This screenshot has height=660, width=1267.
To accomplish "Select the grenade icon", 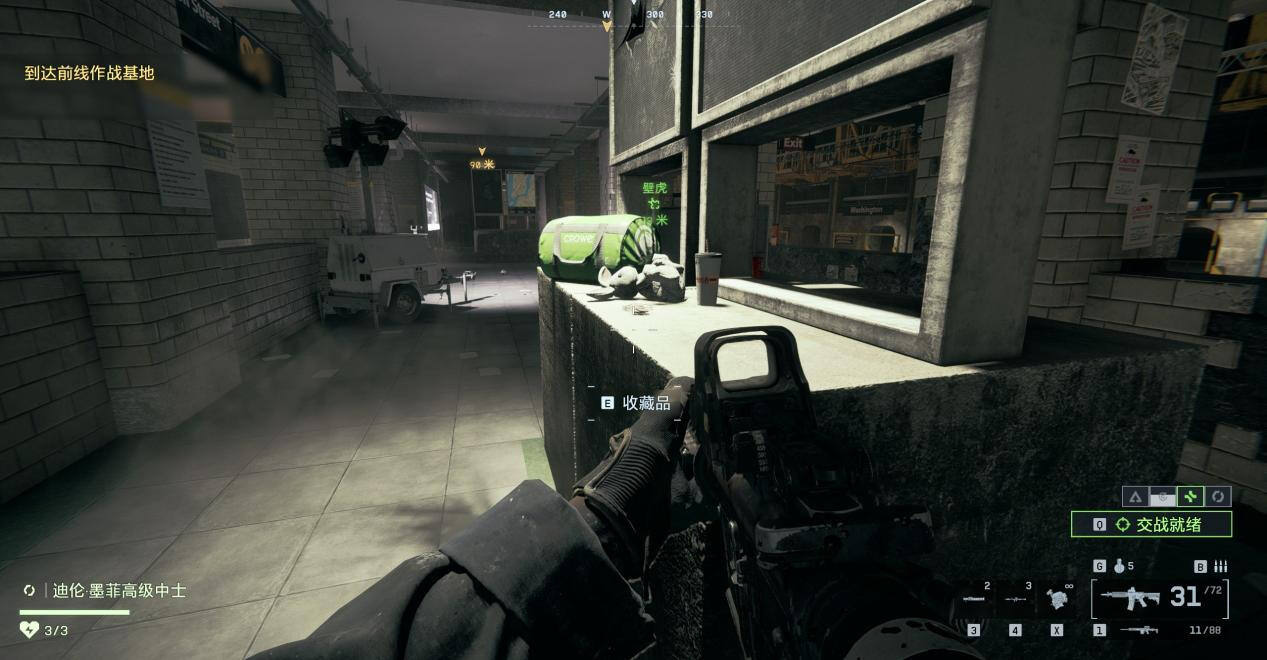I will (x=1119, y=566).
